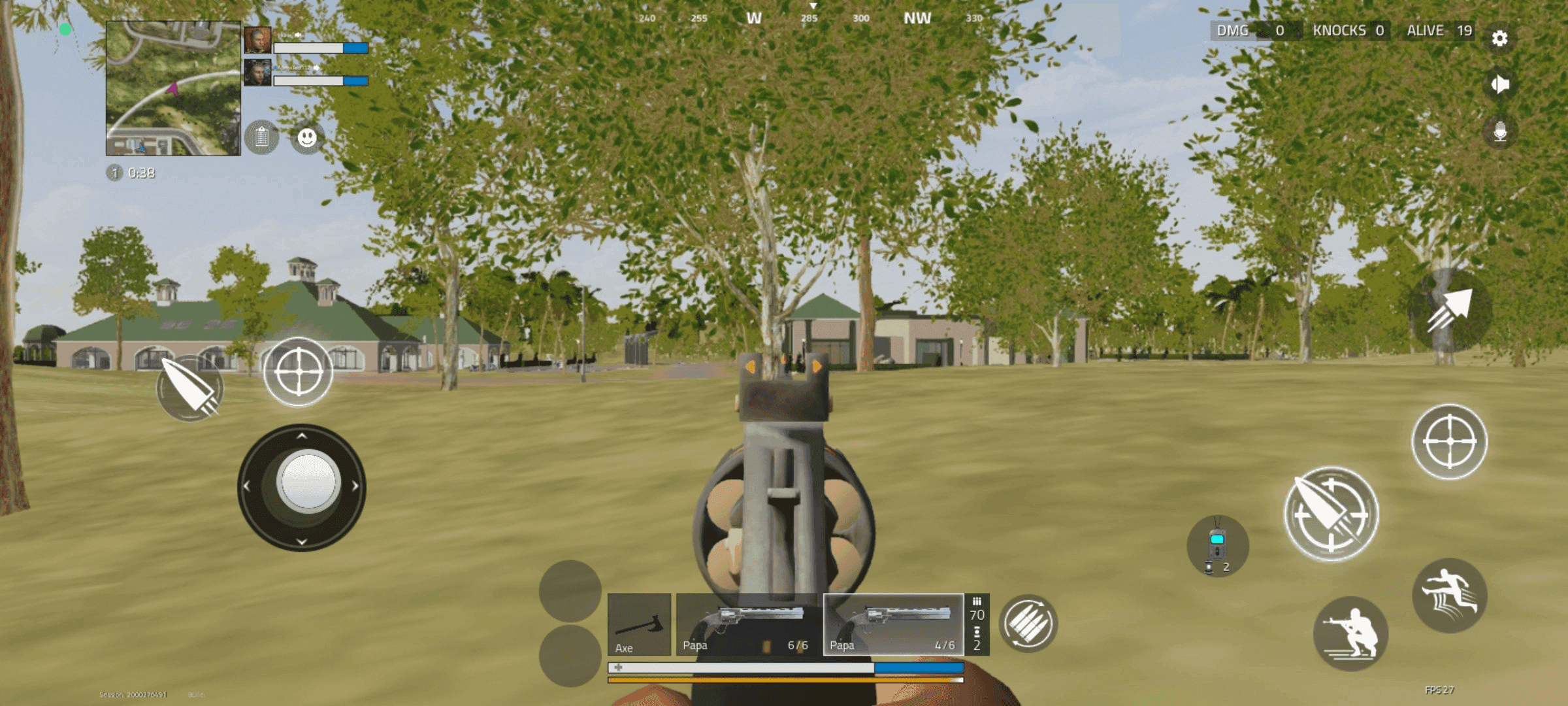Tap the first teammate's health bar
The height and width of the screenshot is (706, 1568).
click(x=320, y=48)
